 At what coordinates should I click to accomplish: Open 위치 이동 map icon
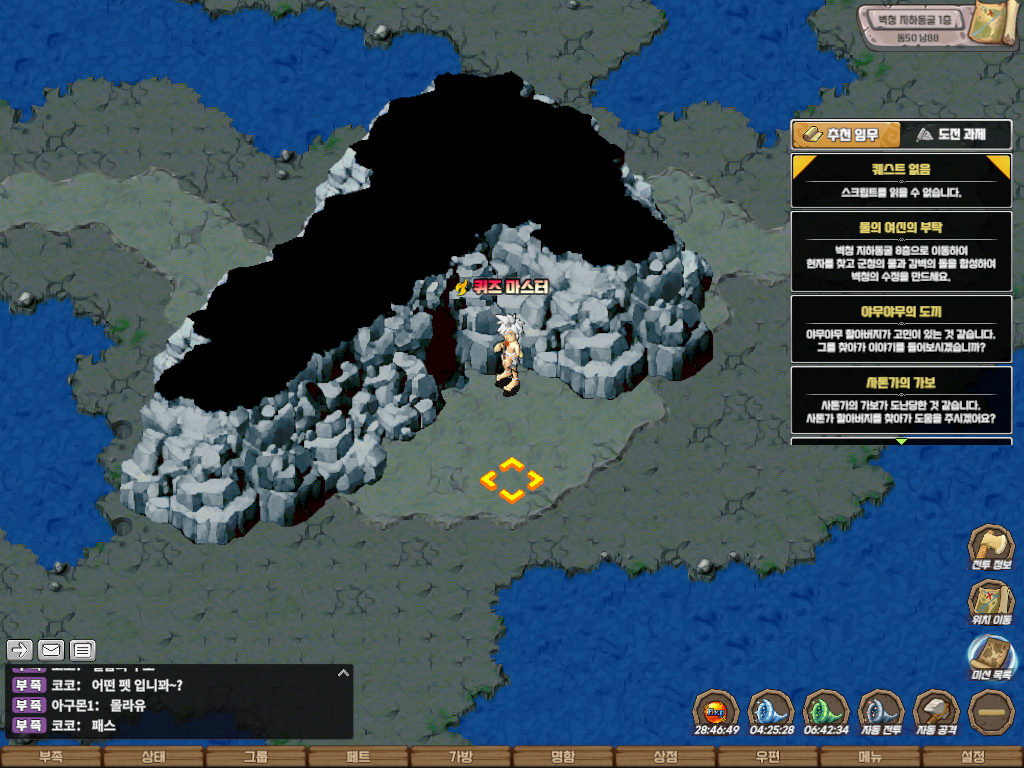coord(990,601)
